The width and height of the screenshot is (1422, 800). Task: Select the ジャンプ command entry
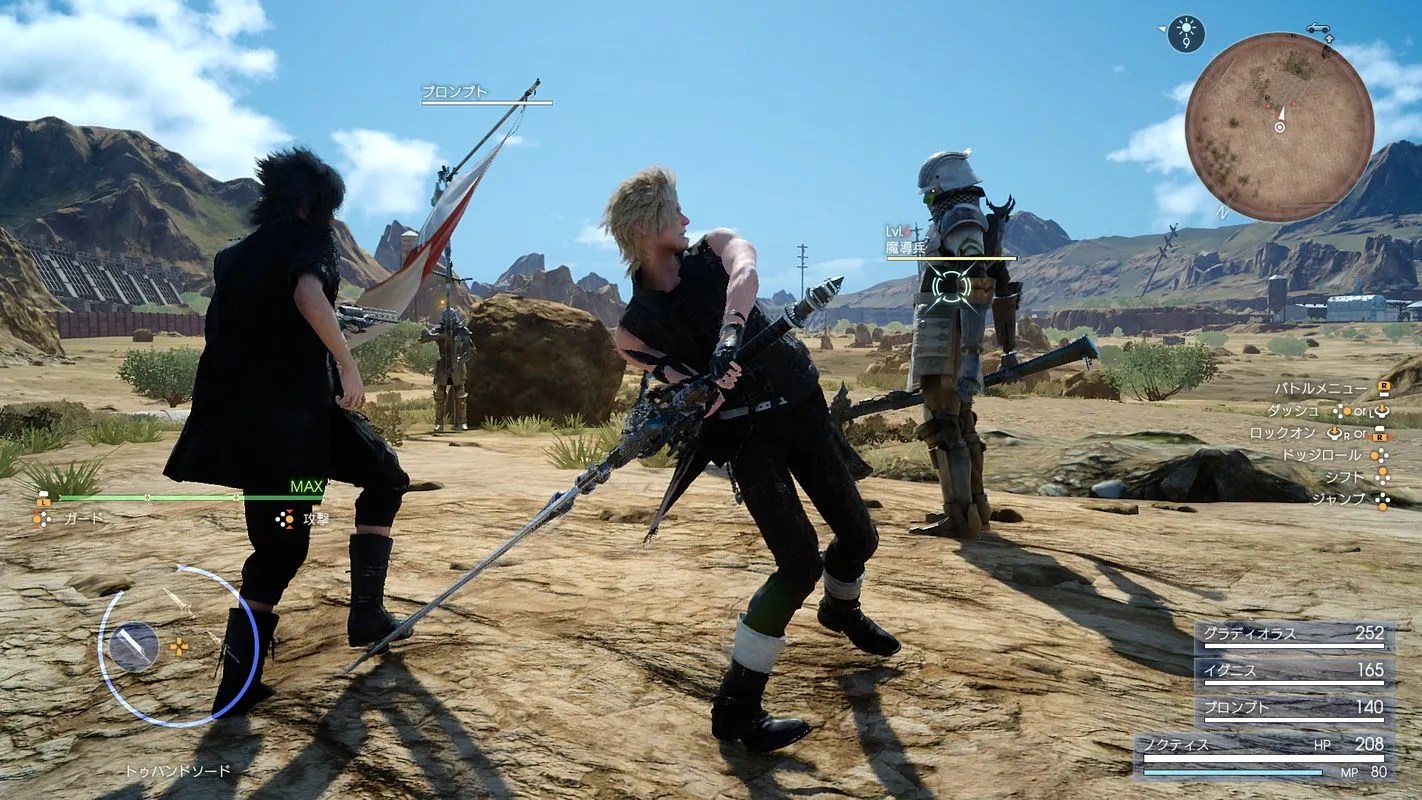click(x=1339, y=499)
